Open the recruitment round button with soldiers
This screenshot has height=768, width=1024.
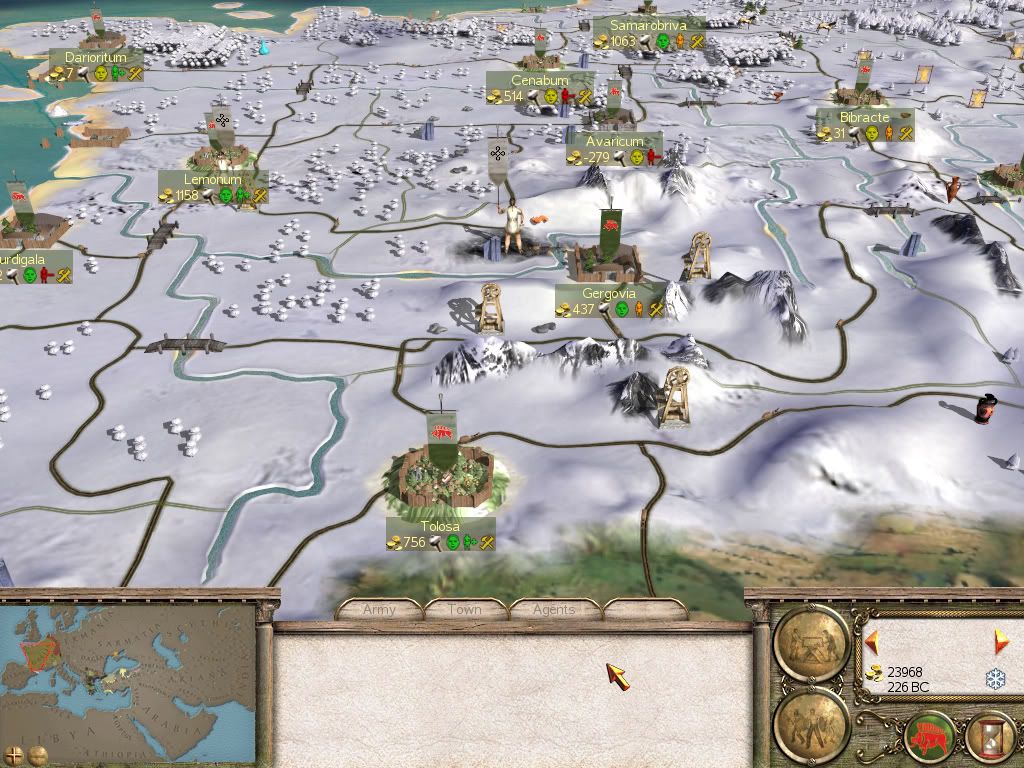tap(812, 720)
